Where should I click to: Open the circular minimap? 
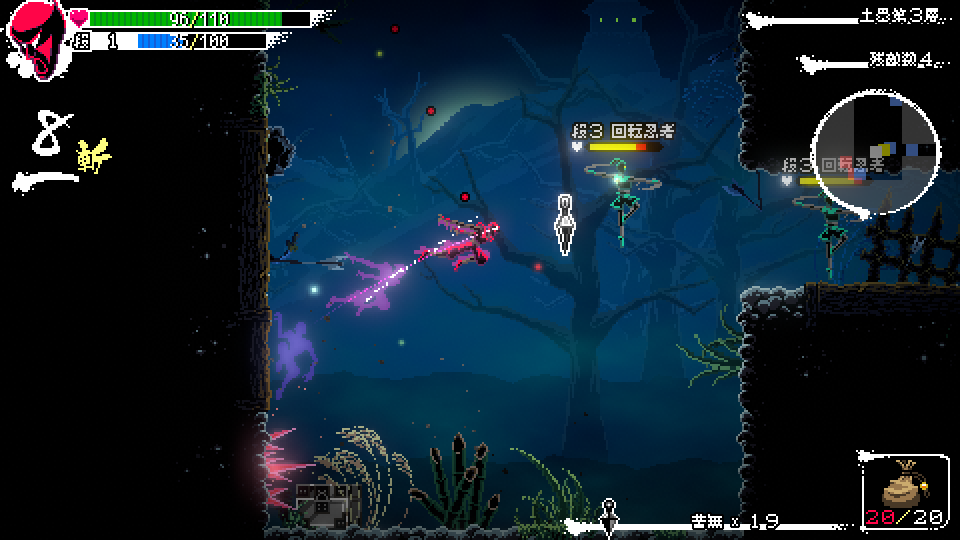877,151
